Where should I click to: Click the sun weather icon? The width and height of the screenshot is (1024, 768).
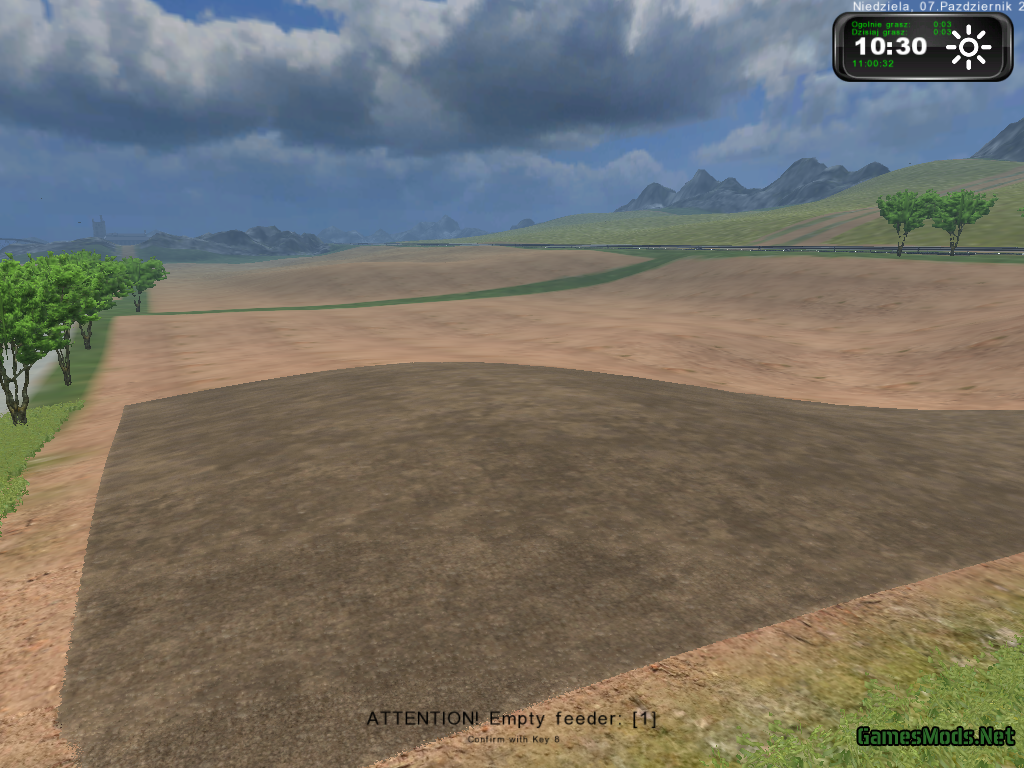[x=967, y=47]
